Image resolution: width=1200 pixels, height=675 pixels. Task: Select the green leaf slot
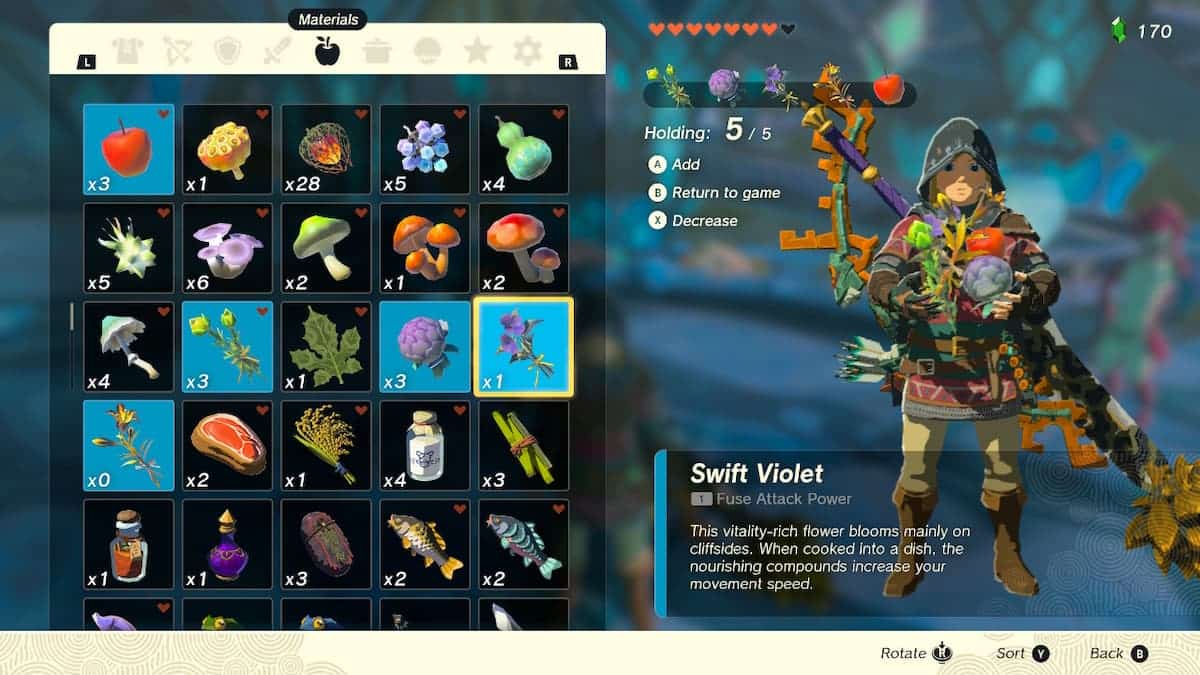(x=326, y=346)
